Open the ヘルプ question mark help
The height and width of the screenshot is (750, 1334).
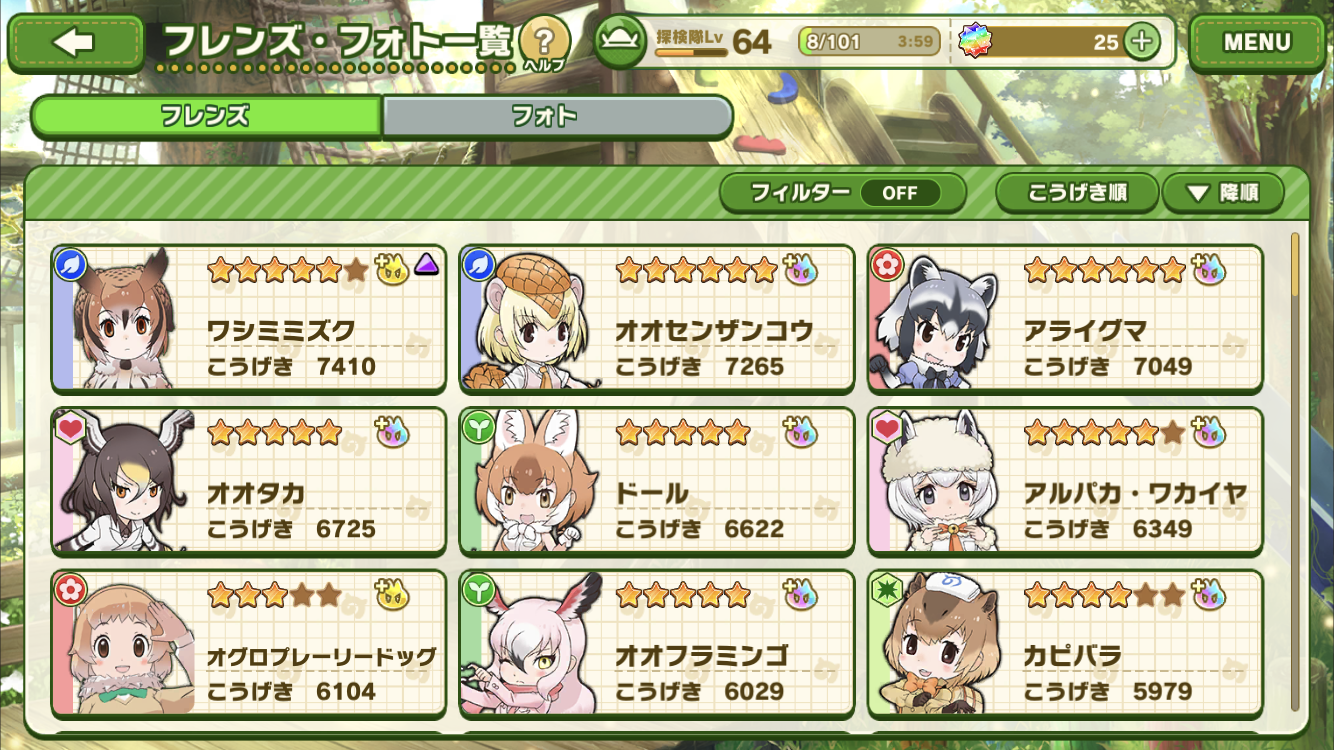click(x=544, y=43)
